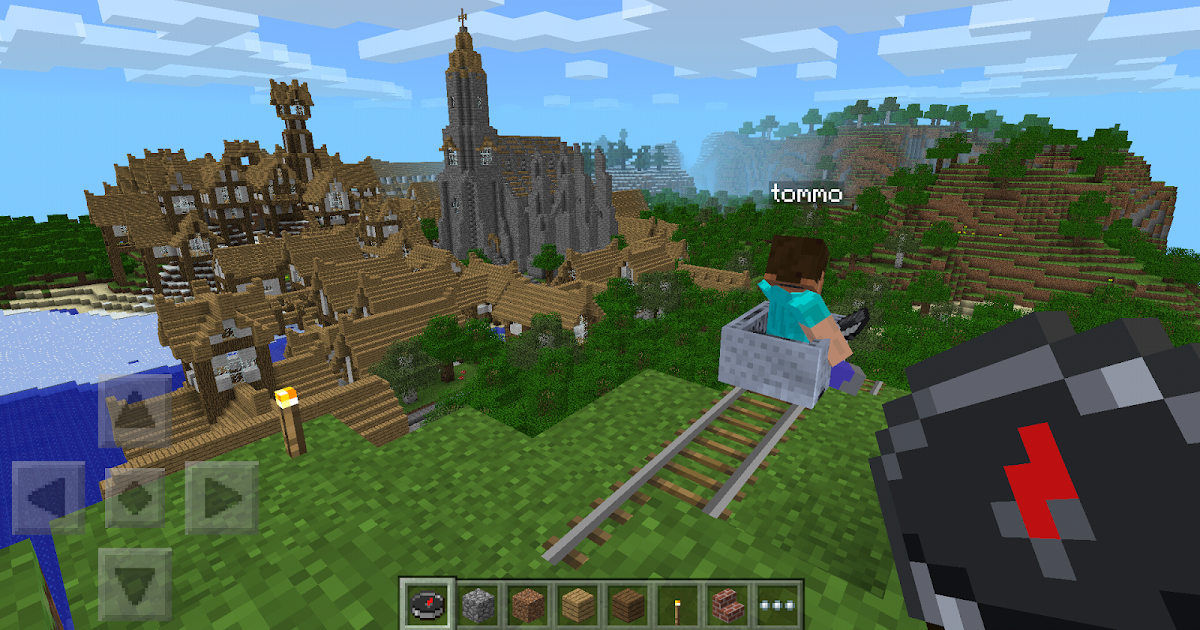
Task: Tap the move forward arrow
Action: [x=135, y=410]
